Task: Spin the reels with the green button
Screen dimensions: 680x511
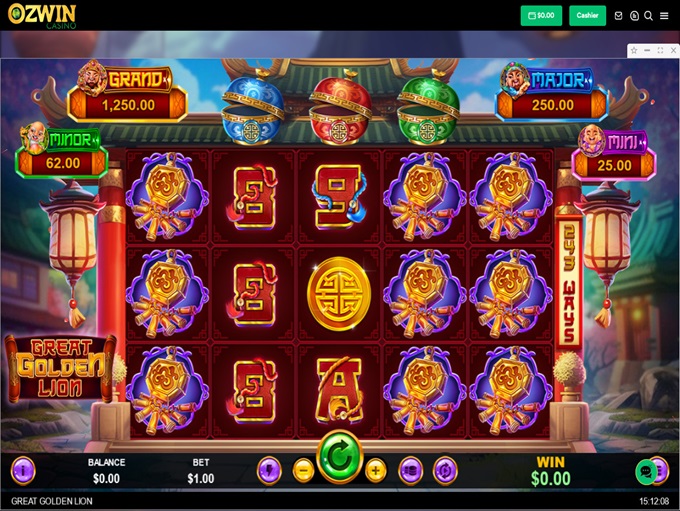Action: (339, 460)
